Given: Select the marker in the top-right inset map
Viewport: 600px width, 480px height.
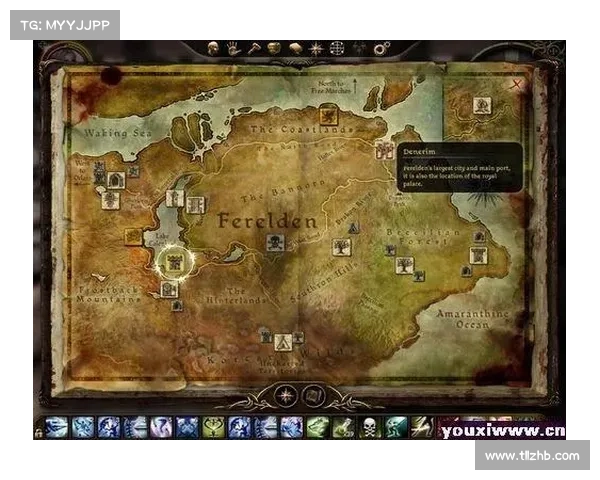Looking at the screenshot, I should point(482,104).
